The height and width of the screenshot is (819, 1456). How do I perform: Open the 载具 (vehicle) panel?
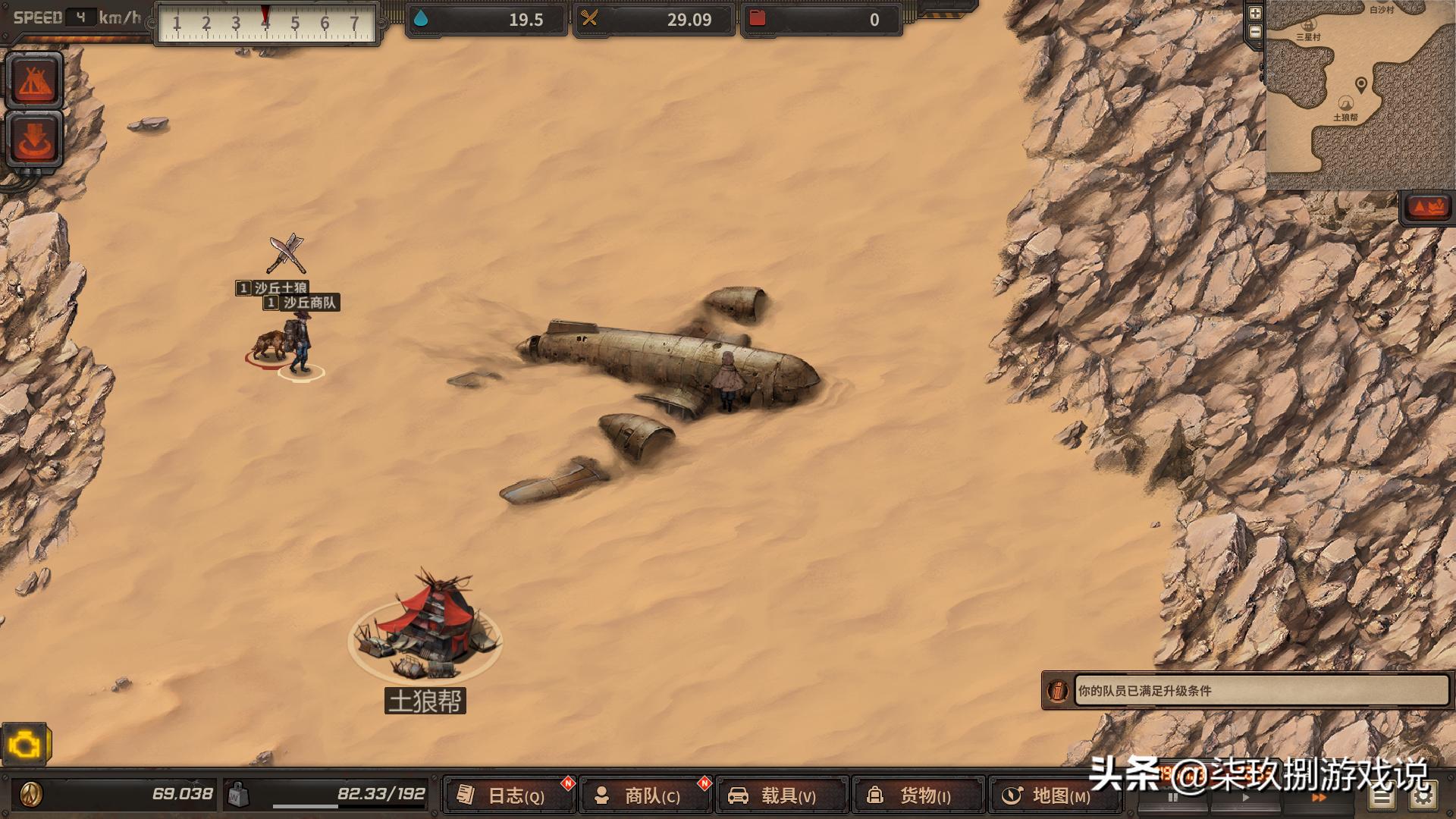[781, 795]
